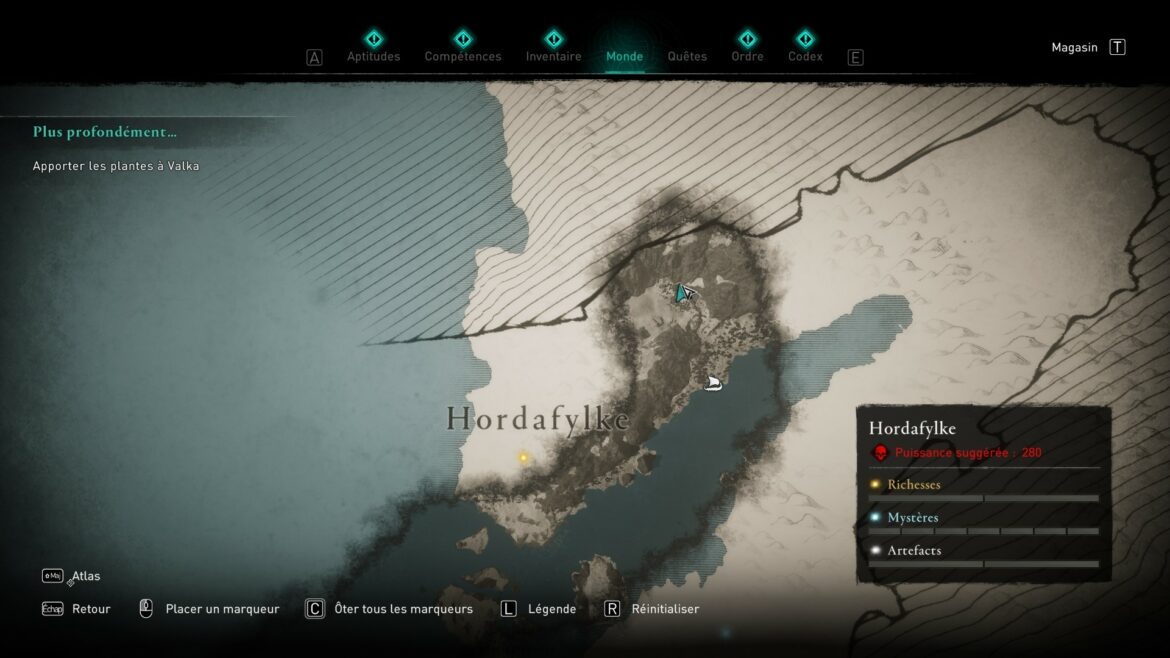Viewport: 1170px width, 658px height.
Task: Select the longship marker on the map
Action: [x=713, y=382]
